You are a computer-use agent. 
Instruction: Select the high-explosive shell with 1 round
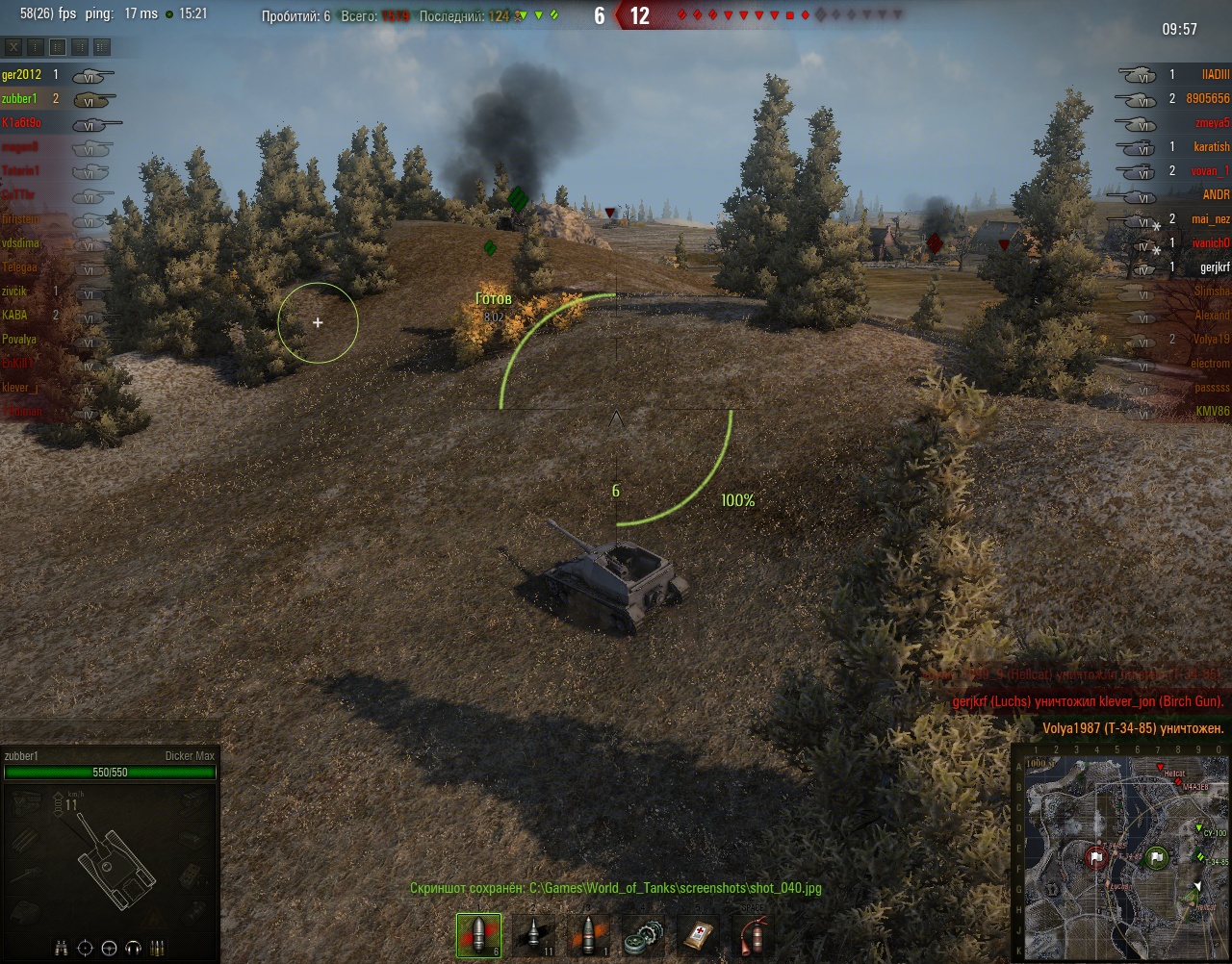click(x=589, y=935)
